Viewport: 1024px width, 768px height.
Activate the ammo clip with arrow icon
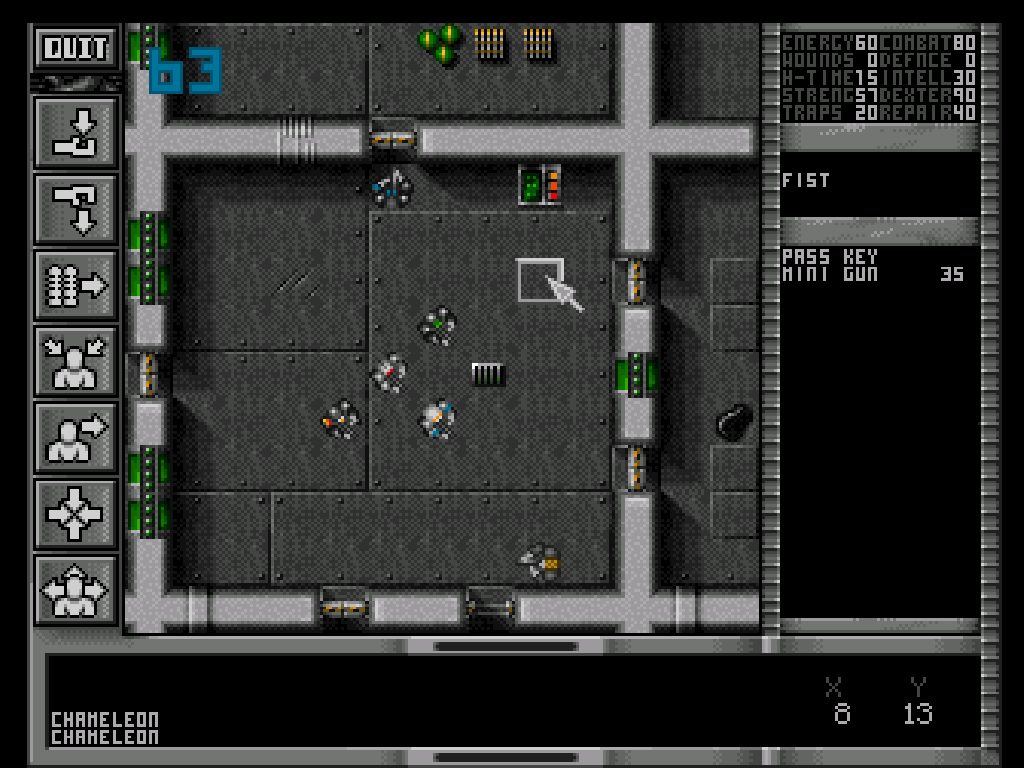pos(76,286)
